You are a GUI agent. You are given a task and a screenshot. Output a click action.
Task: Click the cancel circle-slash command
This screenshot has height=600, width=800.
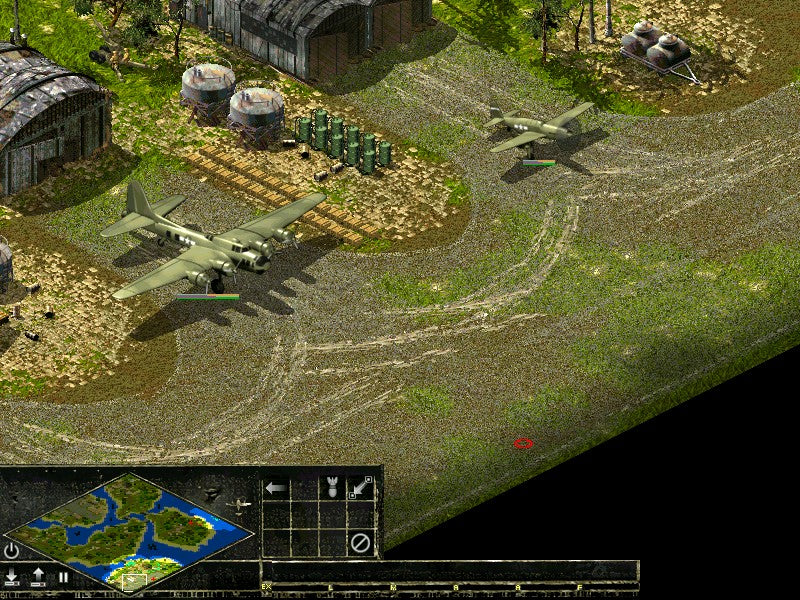[360, 543]
